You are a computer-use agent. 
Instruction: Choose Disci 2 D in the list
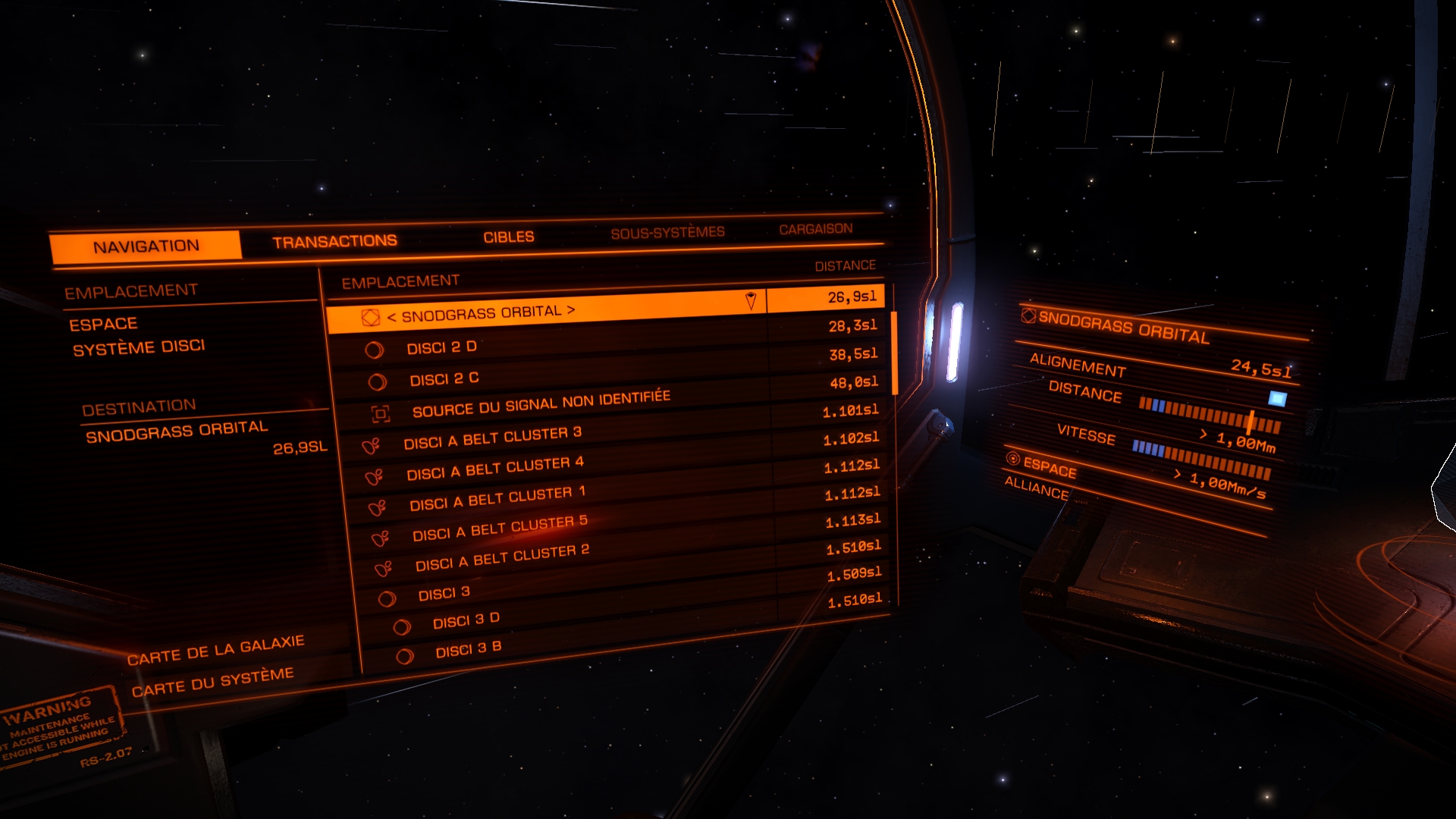441,347
